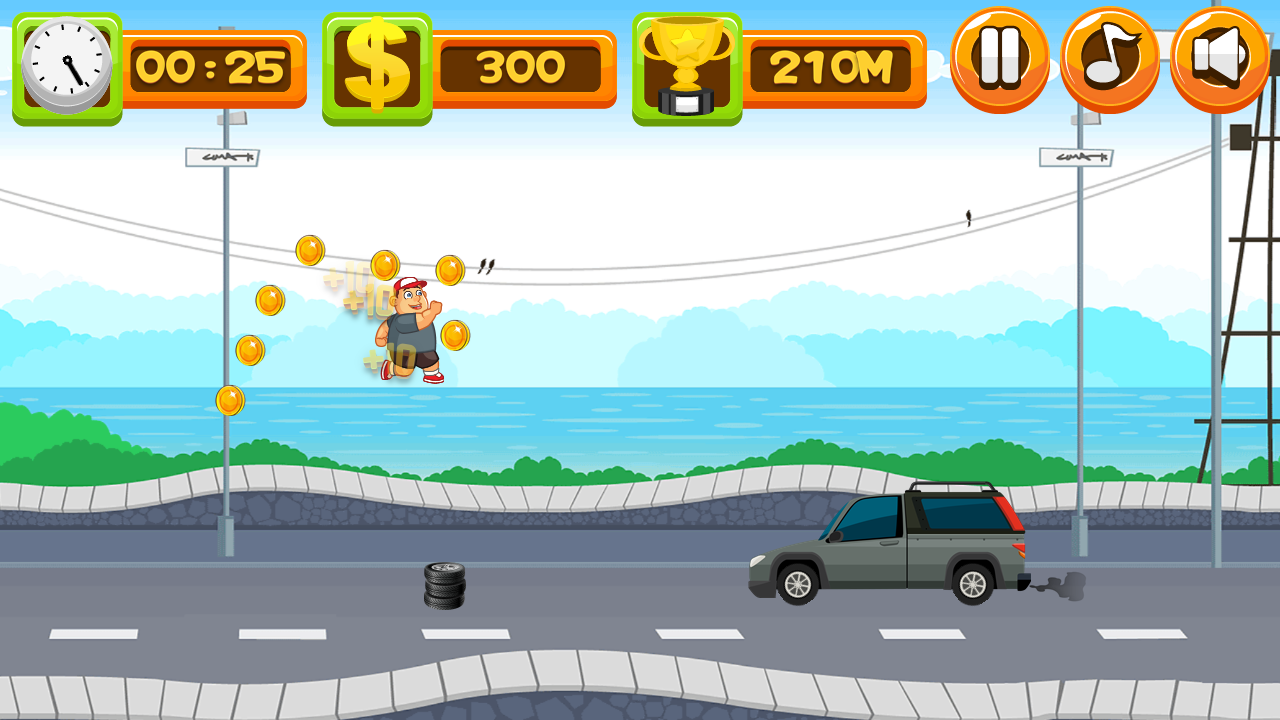Image resolution: width=1280 pixels, height=720 pixels.
Task: Tap the running character sprite
Action: click(x=410, y=330)
